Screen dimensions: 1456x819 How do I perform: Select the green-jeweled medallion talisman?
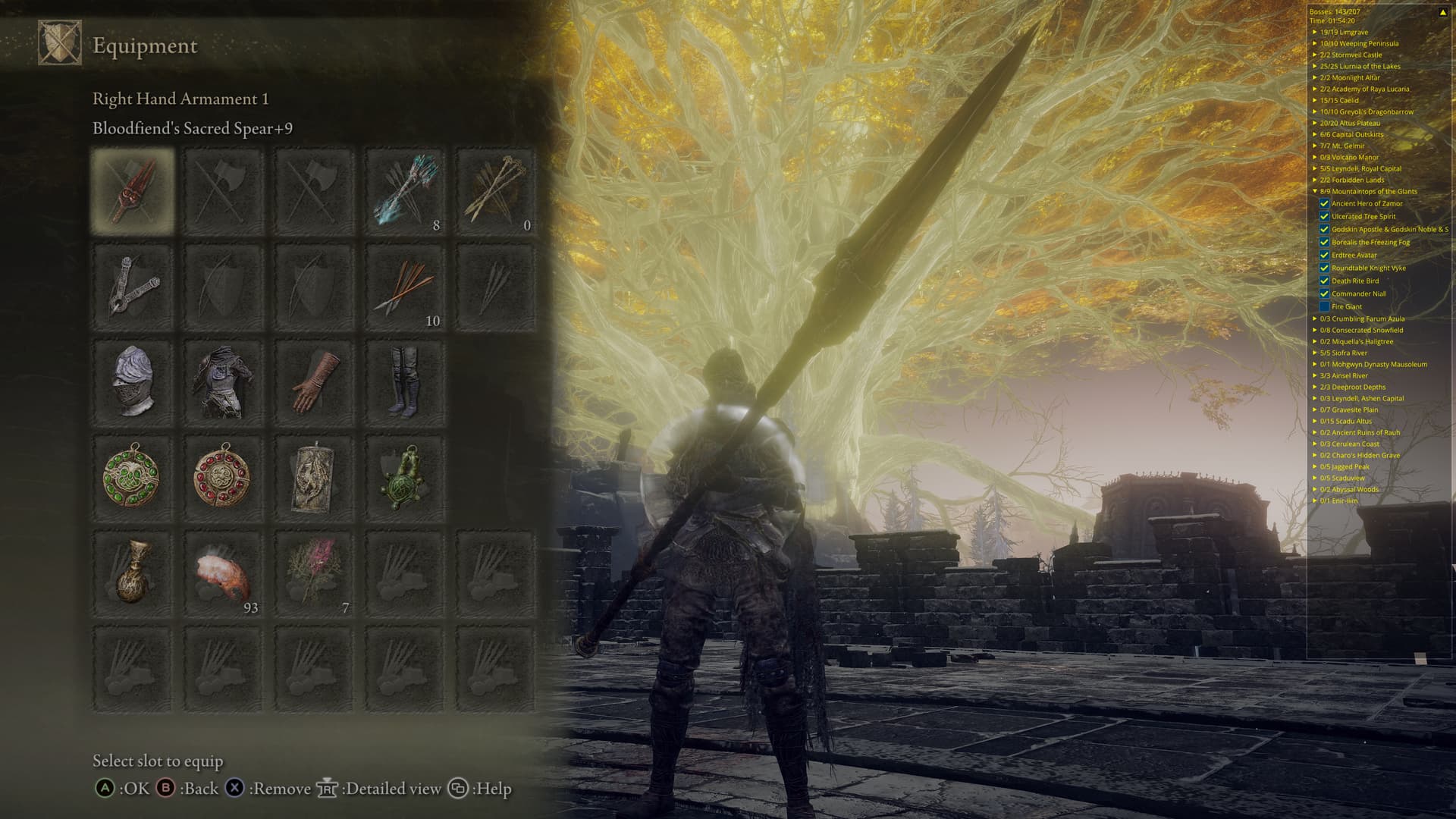(133, 478)
